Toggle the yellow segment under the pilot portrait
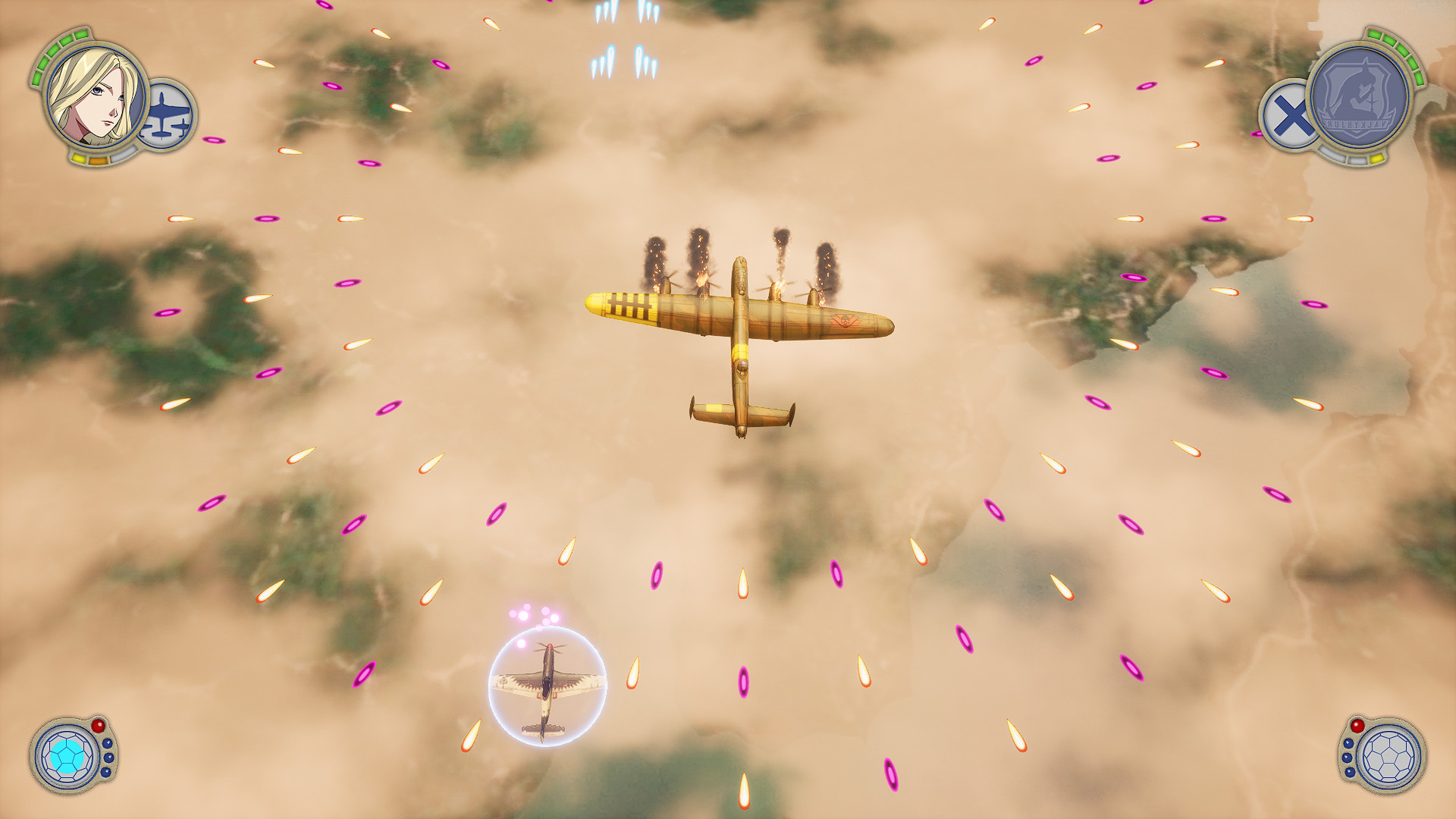Image resolution: width=1456 pixels, height=819 pixels. point(80,158)
